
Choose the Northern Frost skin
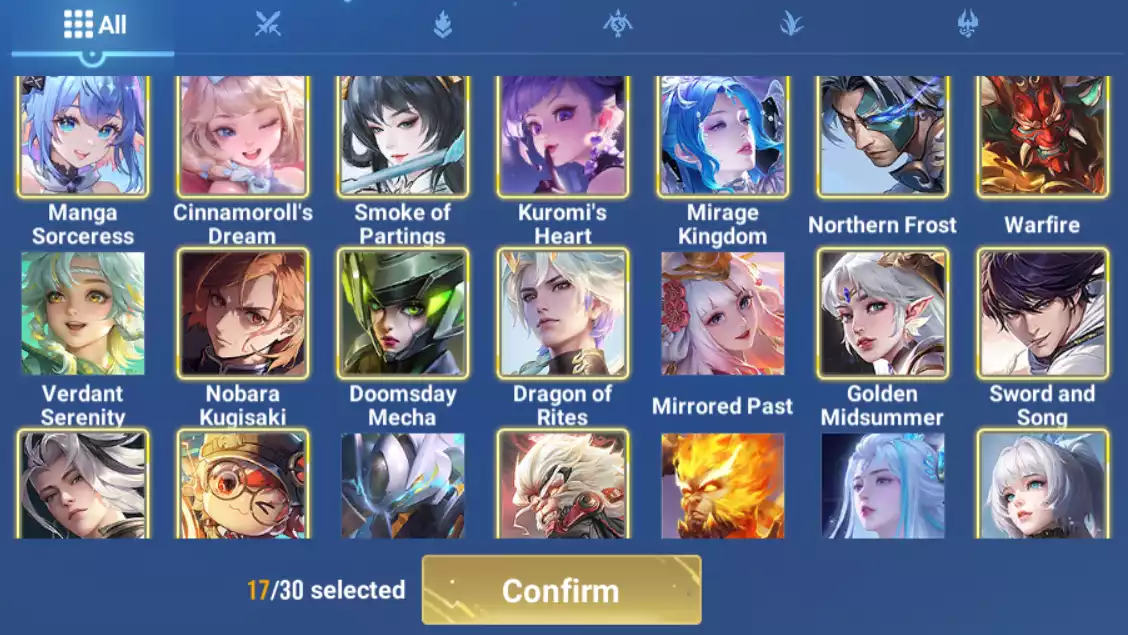click(x=882, y=136)
